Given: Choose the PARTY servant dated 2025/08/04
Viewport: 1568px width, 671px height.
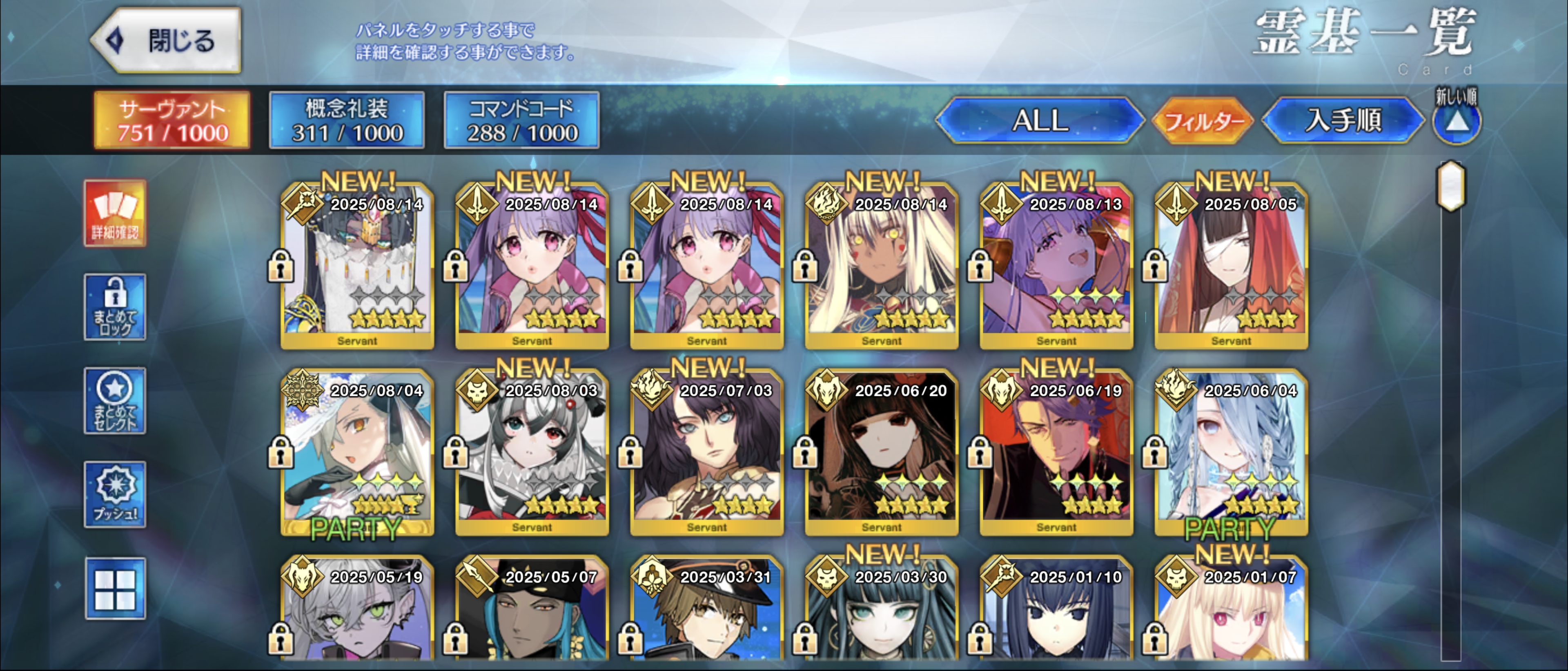Looking at the screenshot, I should point(357,454).
